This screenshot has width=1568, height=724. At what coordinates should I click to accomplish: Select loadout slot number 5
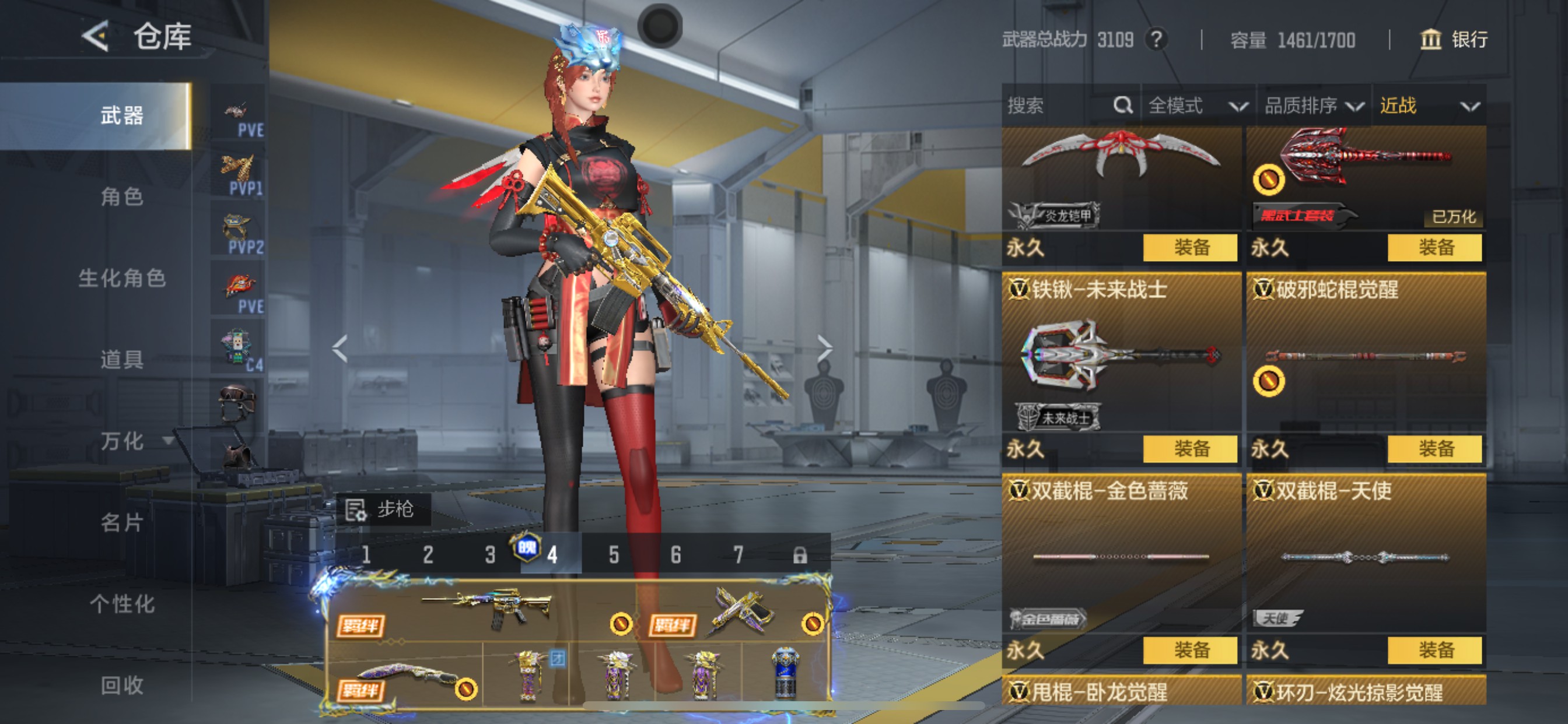point(614,555)
